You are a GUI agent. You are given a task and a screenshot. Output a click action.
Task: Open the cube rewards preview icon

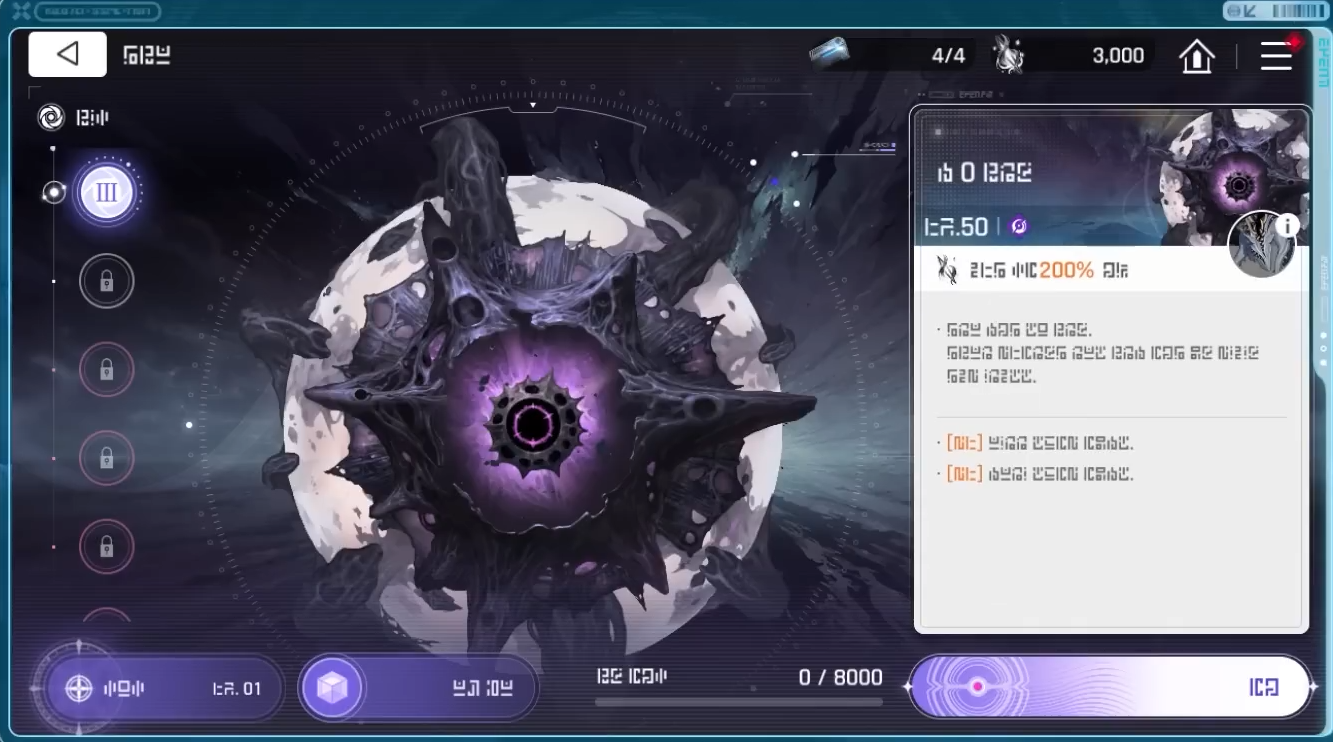[330, 688]
